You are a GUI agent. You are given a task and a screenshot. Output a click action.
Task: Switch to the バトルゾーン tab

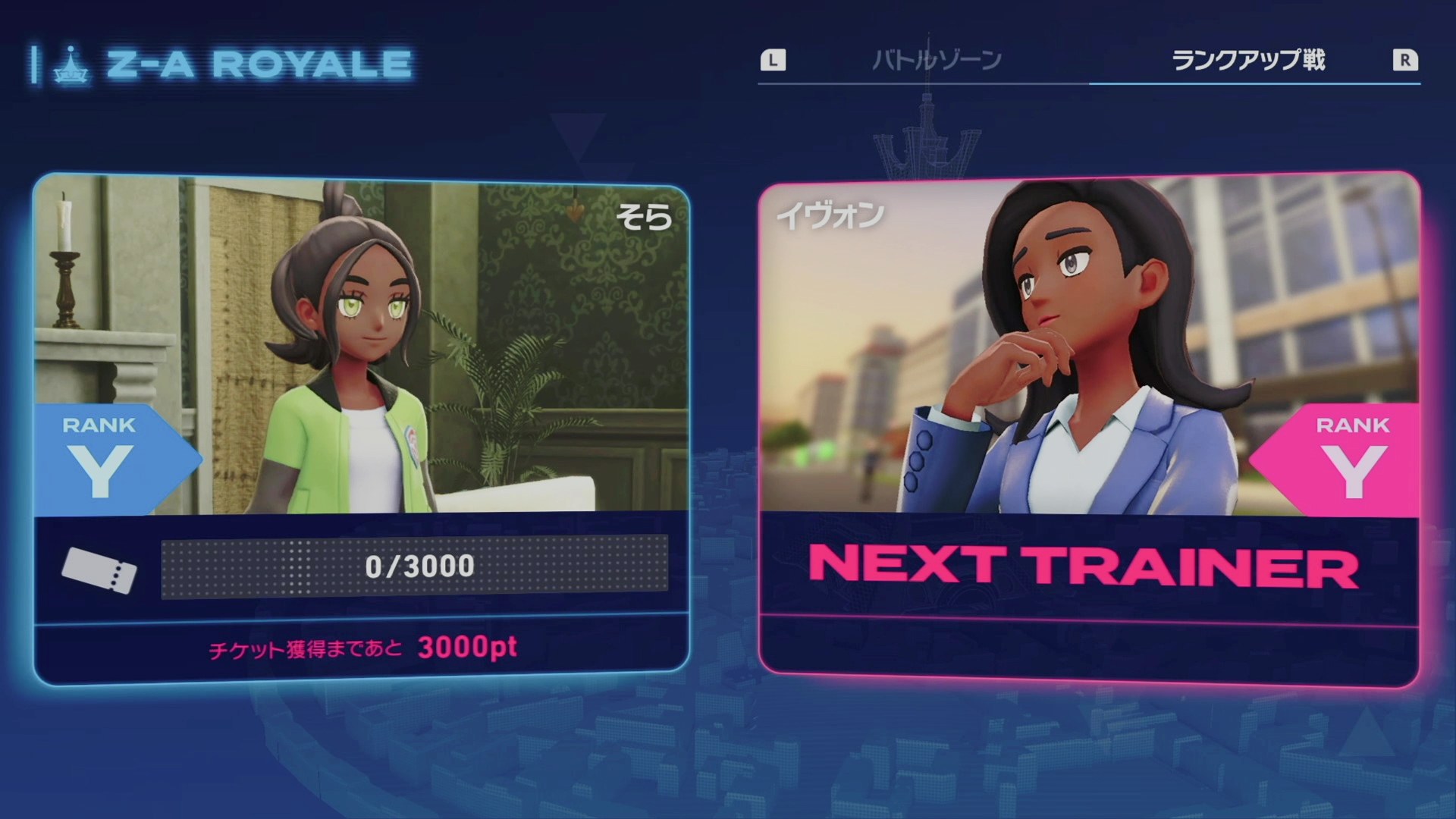(x=937, y=60)
